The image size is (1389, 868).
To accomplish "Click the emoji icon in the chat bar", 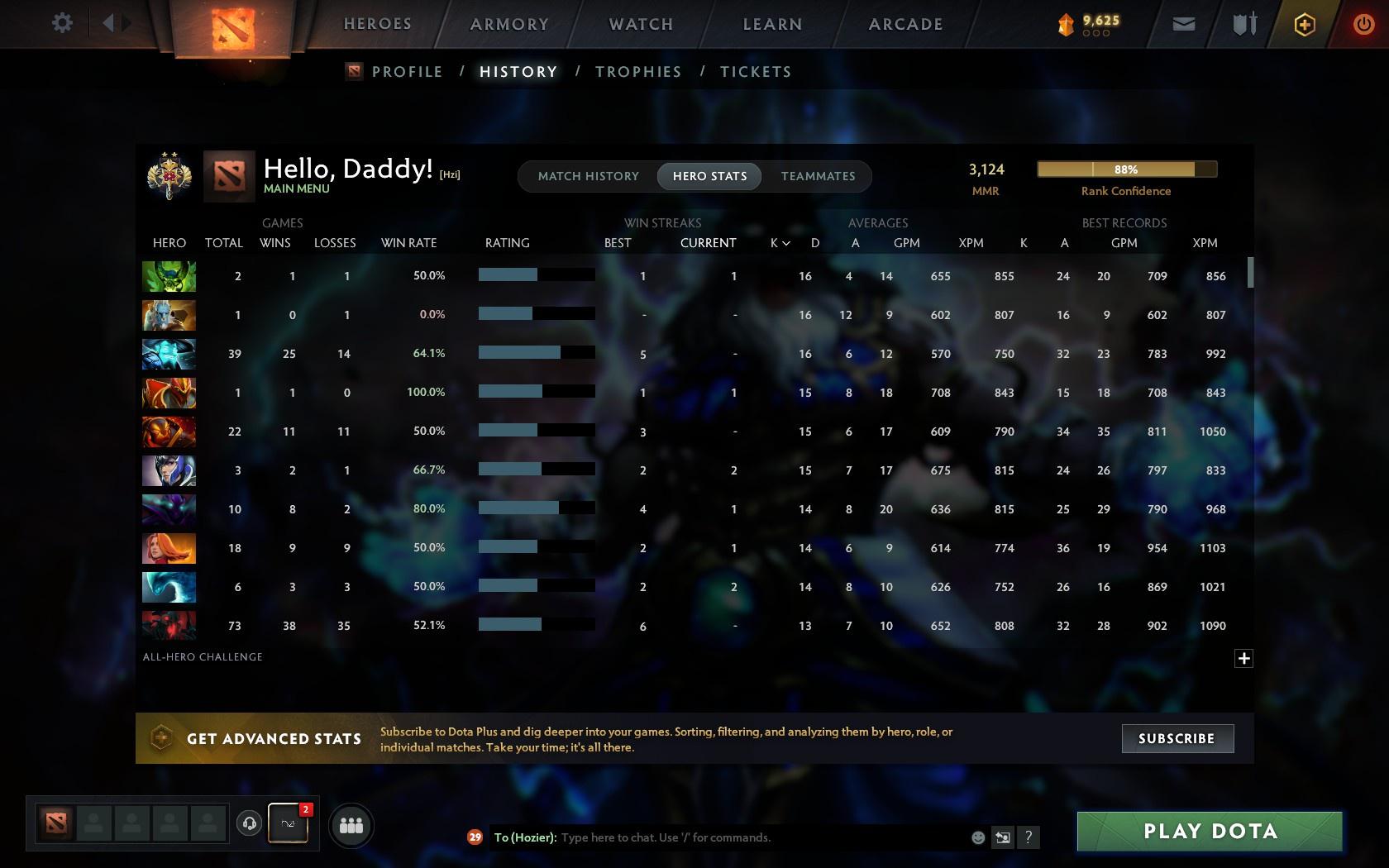I will (978, 837).
